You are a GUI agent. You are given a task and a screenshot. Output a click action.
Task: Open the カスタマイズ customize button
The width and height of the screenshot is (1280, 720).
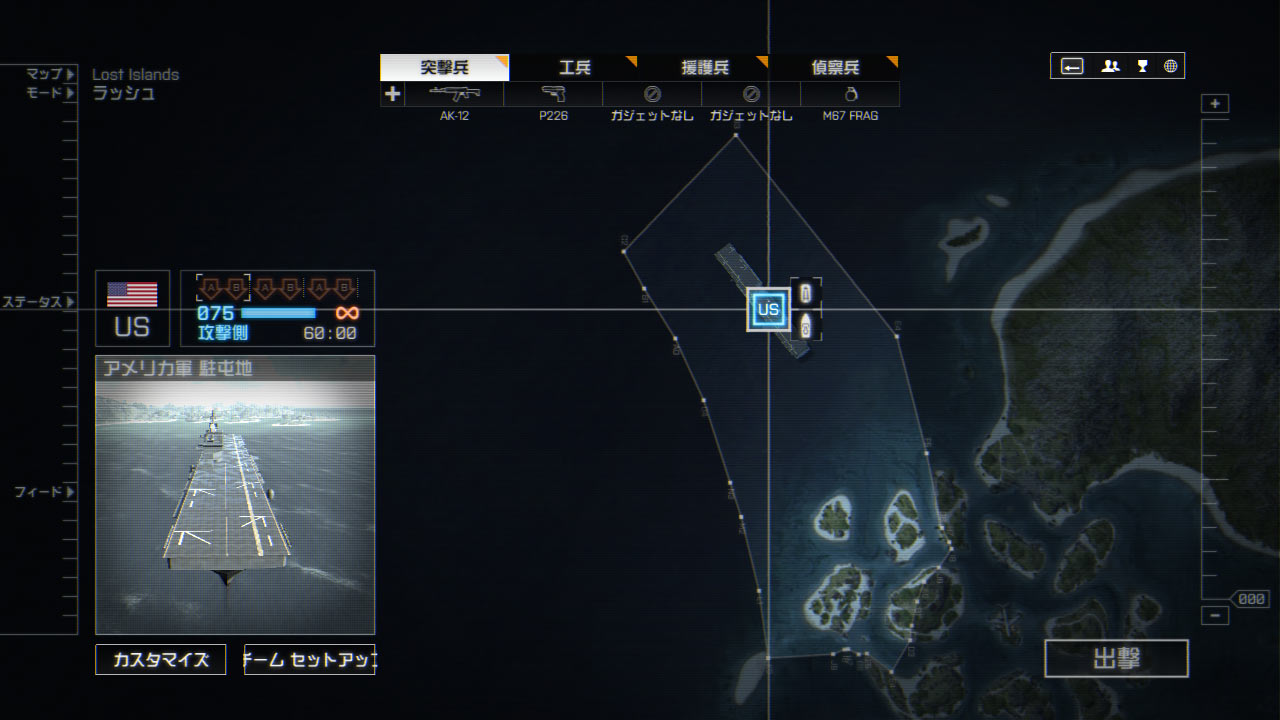161,660
